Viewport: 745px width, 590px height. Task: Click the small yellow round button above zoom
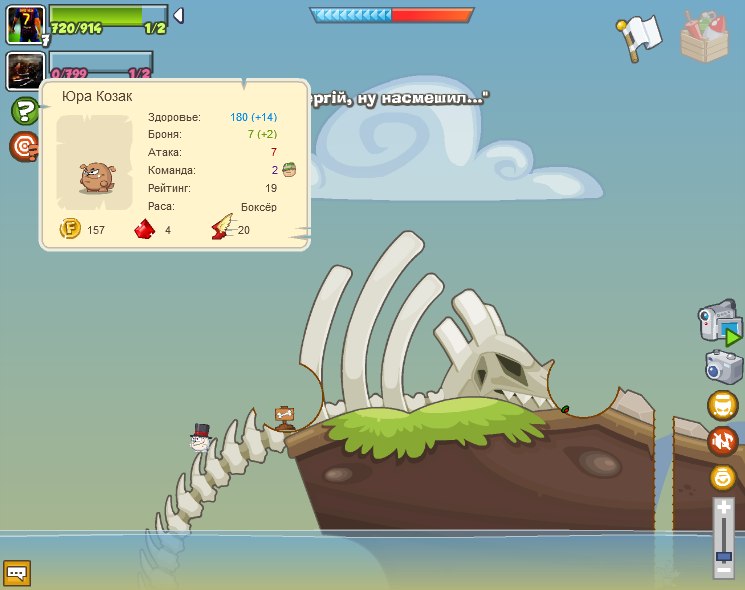[x=723, y=477]
